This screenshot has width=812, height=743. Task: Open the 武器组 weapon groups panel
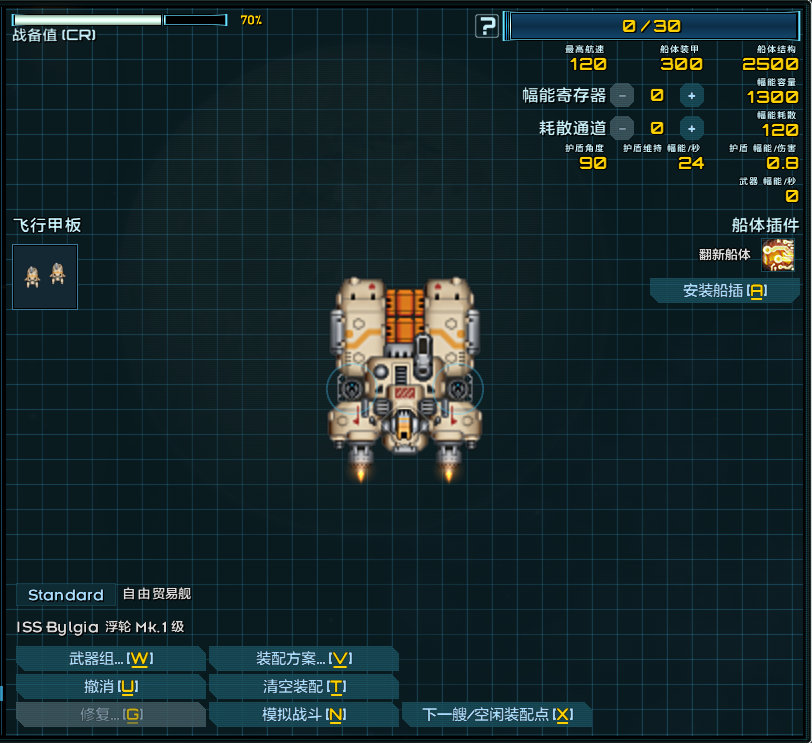pos(110,659)
